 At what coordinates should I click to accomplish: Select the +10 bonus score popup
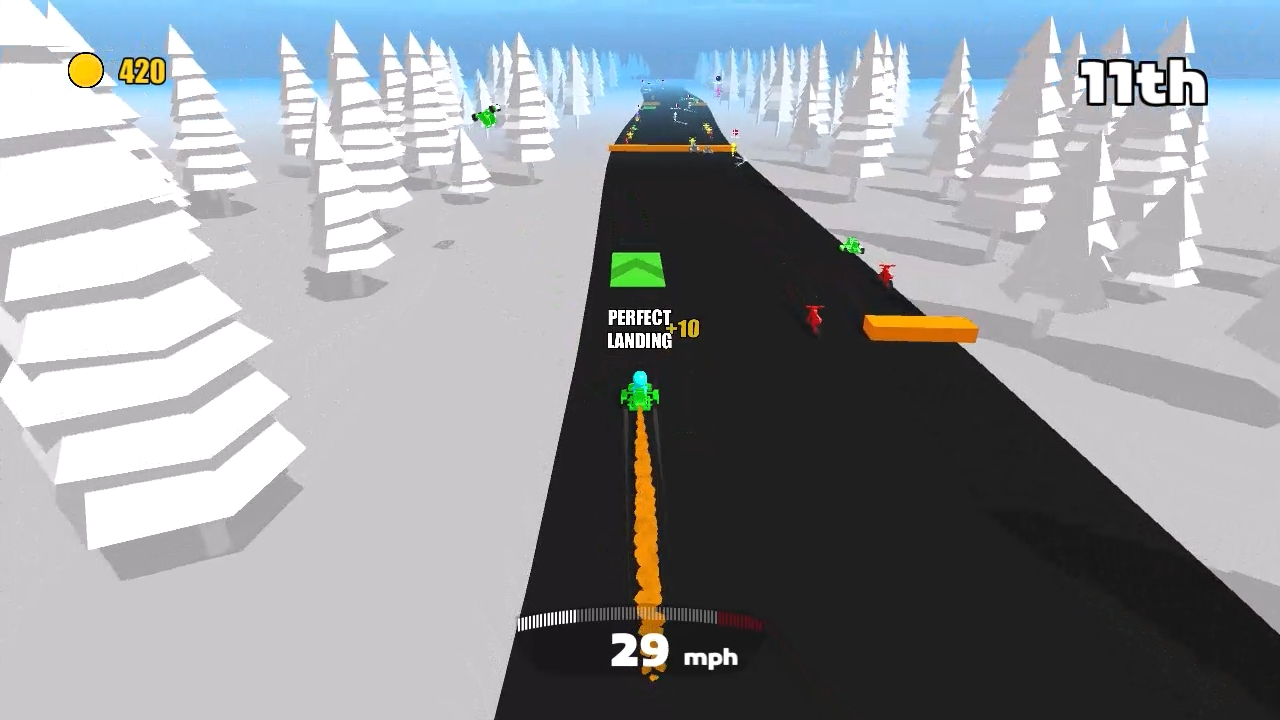[682, 328]
